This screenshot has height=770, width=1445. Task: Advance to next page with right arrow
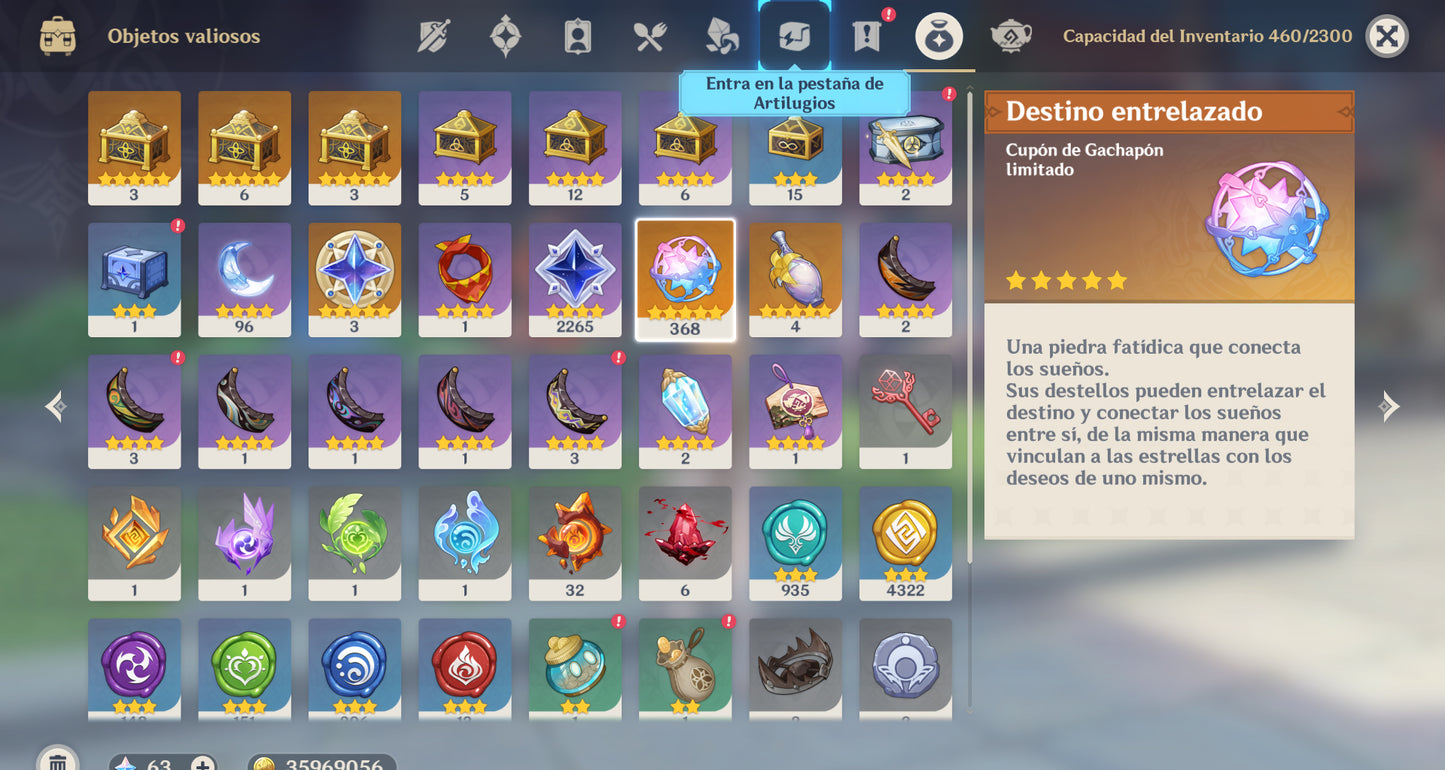(1389, 406)
